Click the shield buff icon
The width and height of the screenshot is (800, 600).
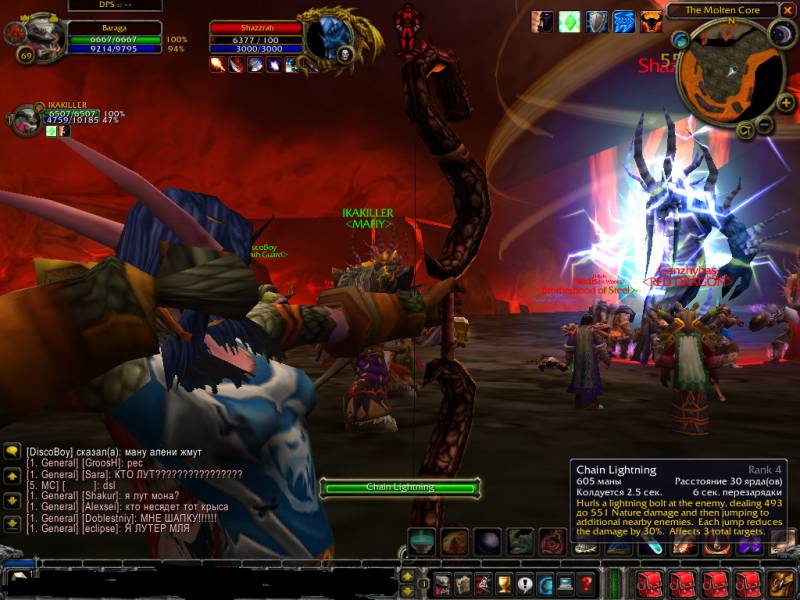596,21
